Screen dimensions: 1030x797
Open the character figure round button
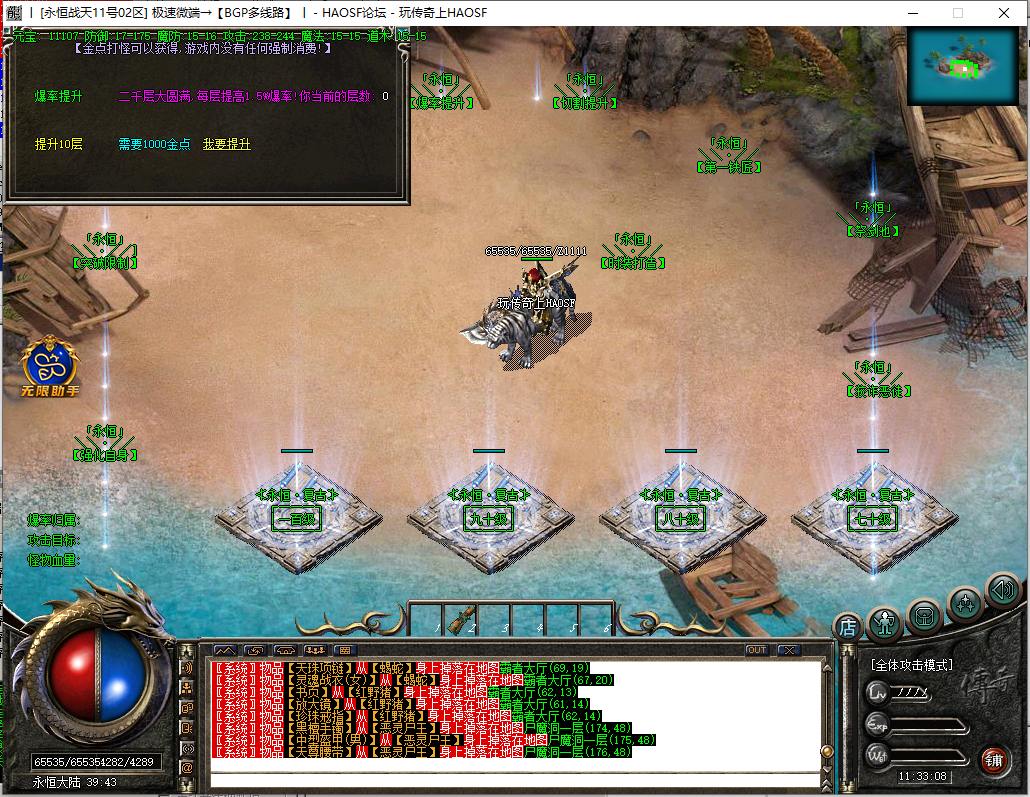click(x=885, y=624)
